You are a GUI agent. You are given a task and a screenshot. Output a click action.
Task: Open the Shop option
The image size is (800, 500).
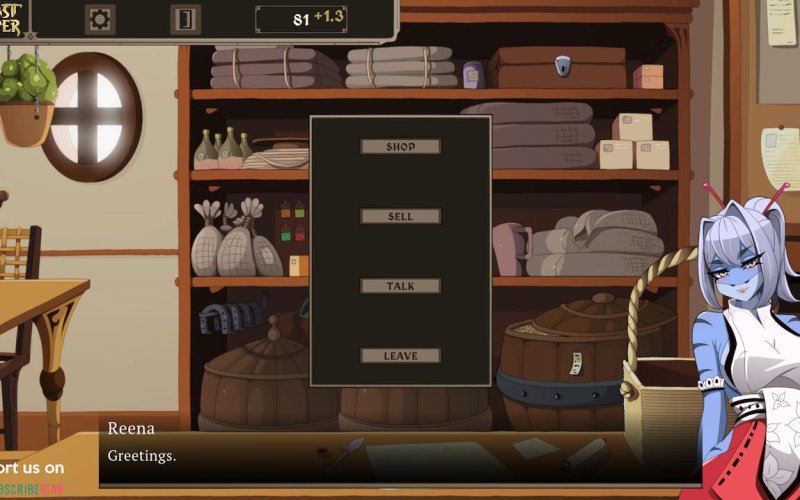coord(400,147)
